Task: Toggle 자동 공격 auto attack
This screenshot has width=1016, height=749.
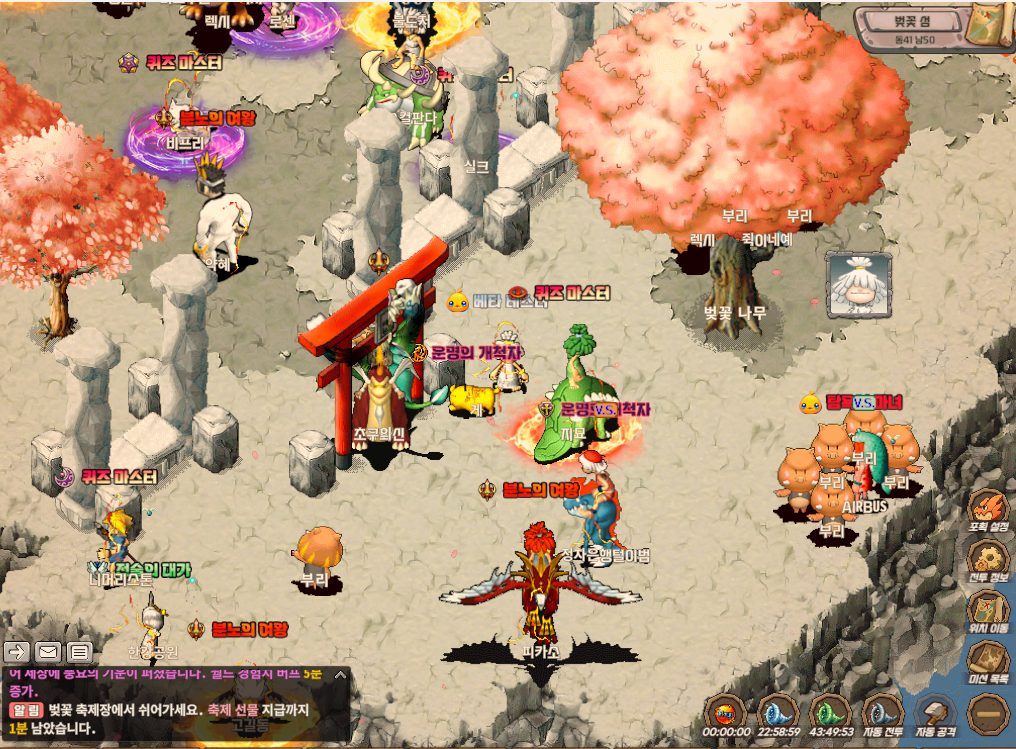Action: [x=936, y=714]
